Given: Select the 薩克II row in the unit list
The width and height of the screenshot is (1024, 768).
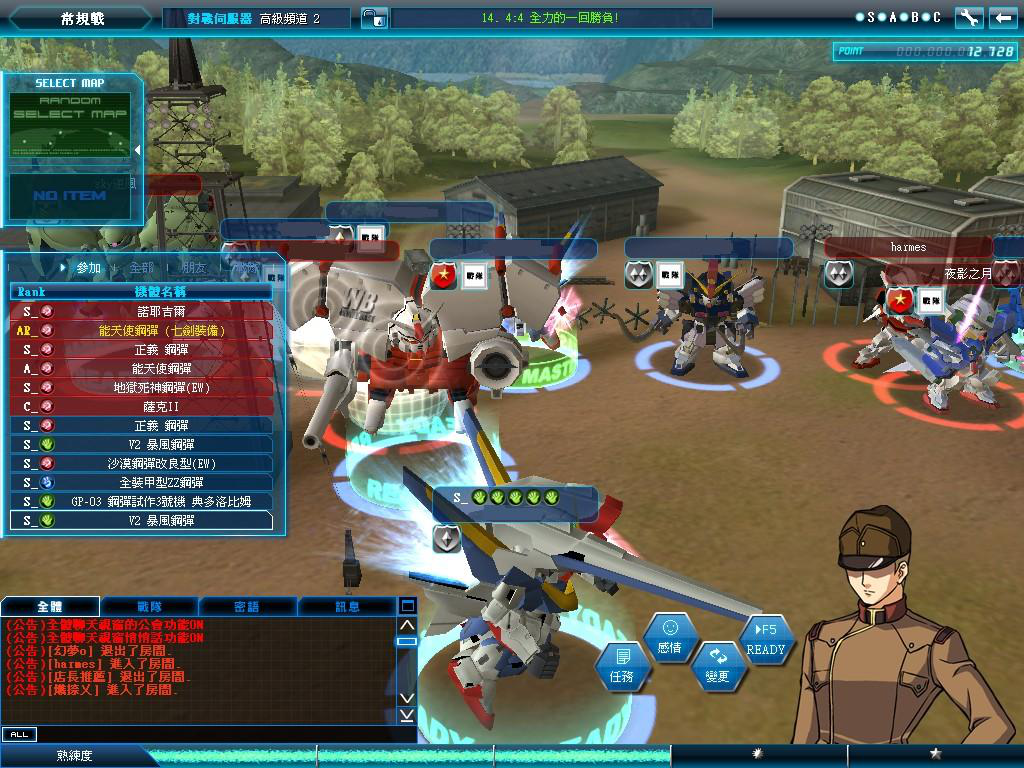Looking at the screenshot, I should pos(141,406).
